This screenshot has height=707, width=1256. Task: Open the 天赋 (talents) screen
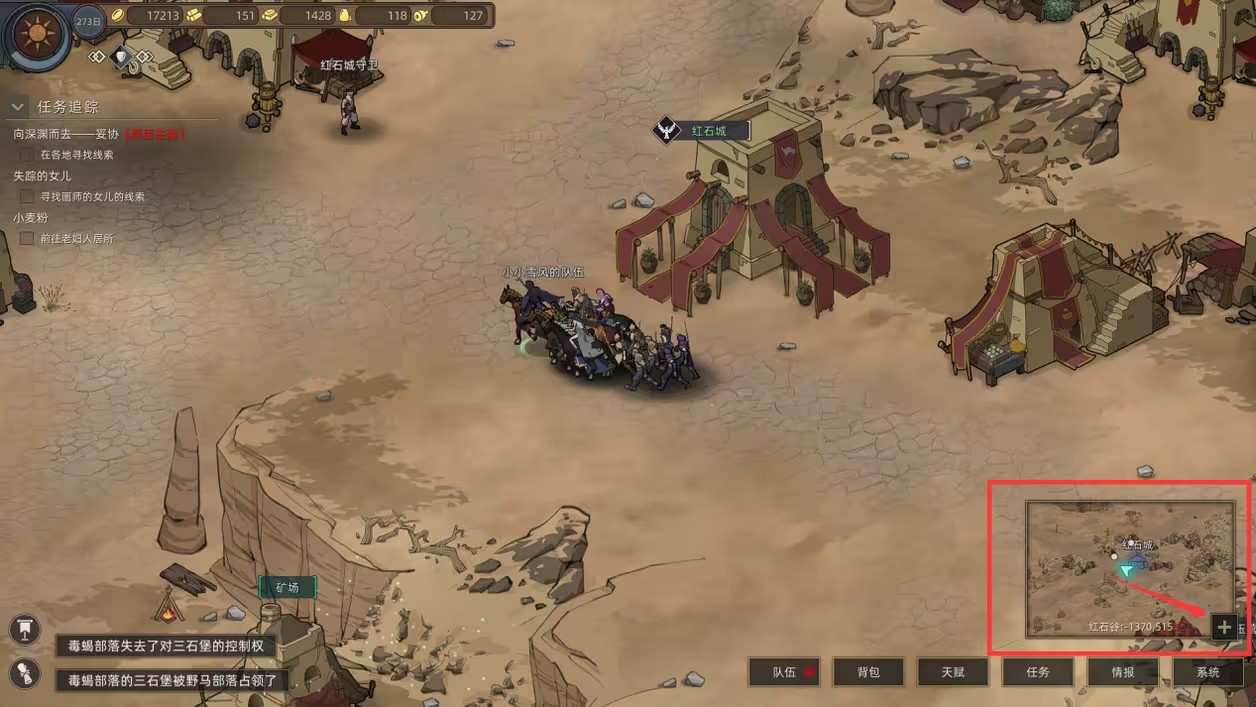(953, 672)
